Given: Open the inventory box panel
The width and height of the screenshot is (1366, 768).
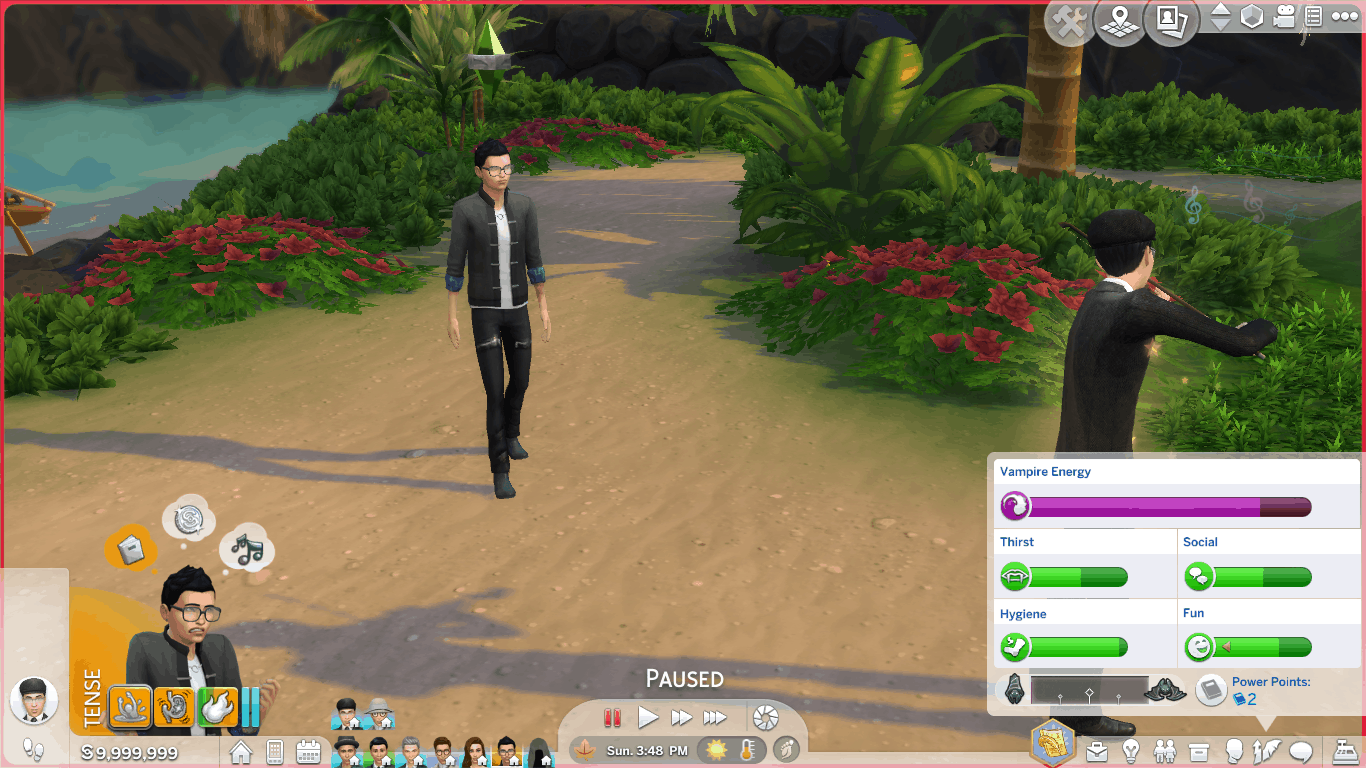Looking at the screenshot, I should [x=1199, y=750].
